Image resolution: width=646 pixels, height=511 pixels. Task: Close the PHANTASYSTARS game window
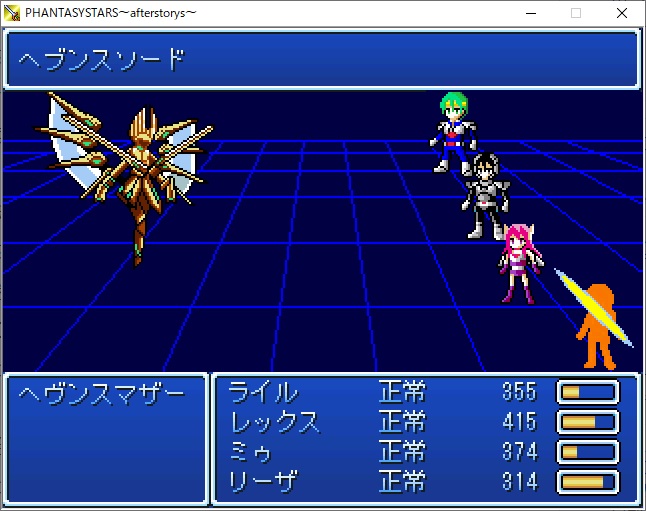pyautogui.click(x=622, y=13)
